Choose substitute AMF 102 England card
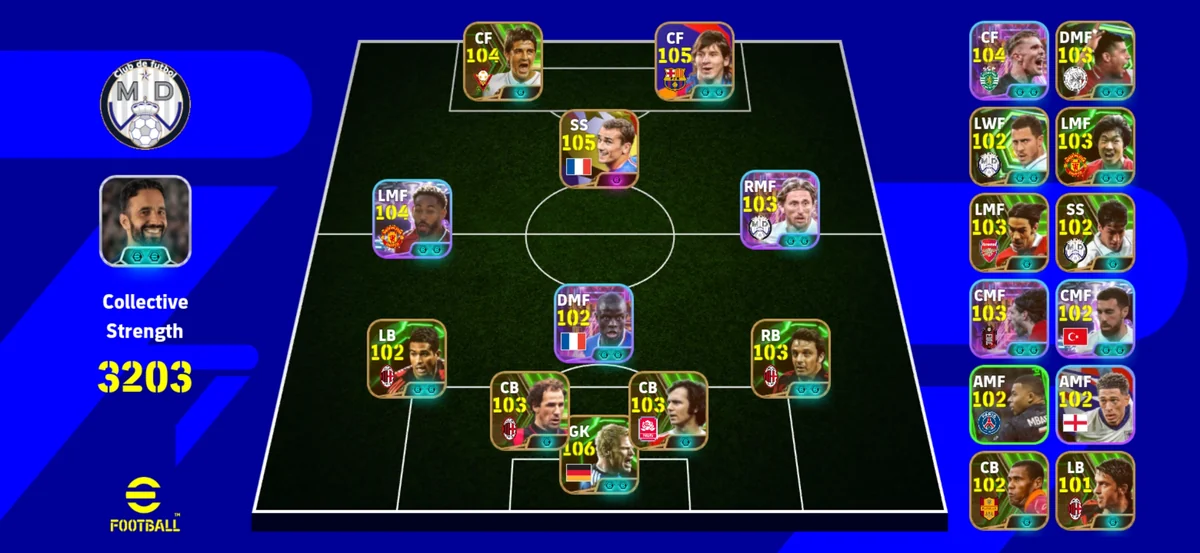 coord(1095,404)
